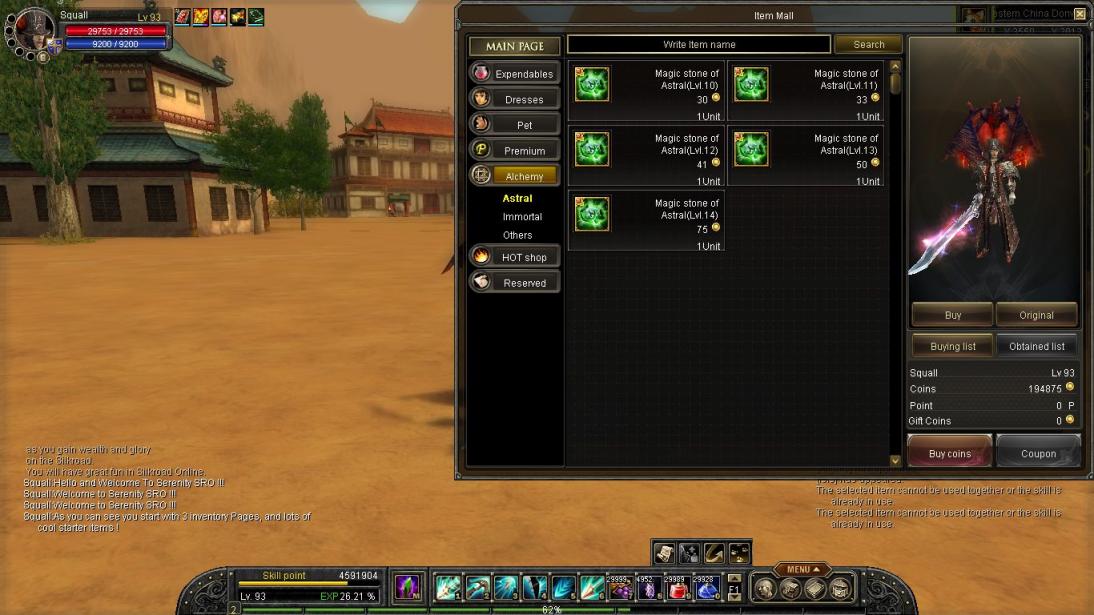Purchase more coins with Buy coins
The height and width of the screenshot is (615, 1094).
click(949, 453)
